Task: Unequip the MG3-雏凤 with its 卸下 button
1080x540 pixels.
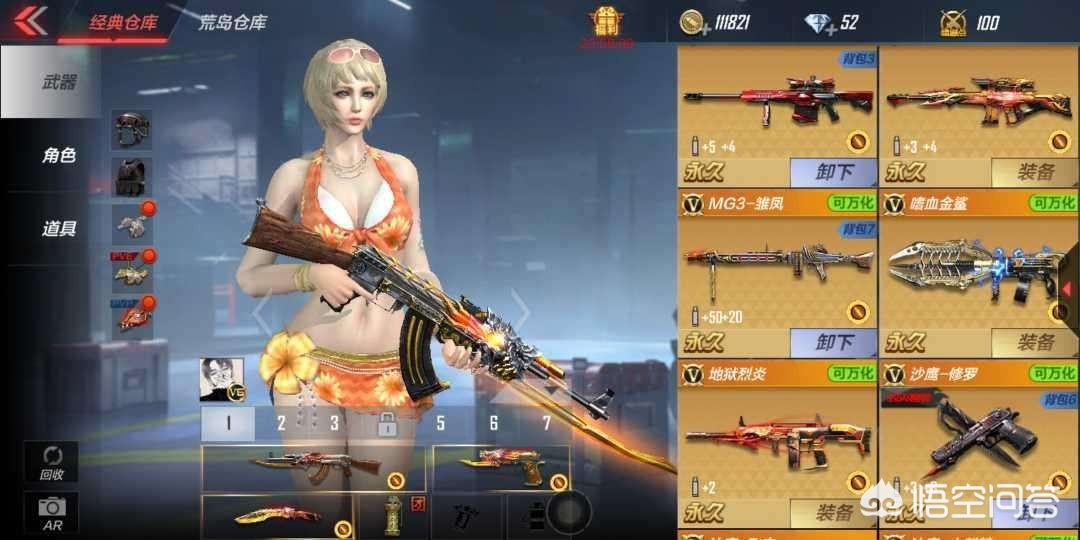Action: click(x=833, y=343)
